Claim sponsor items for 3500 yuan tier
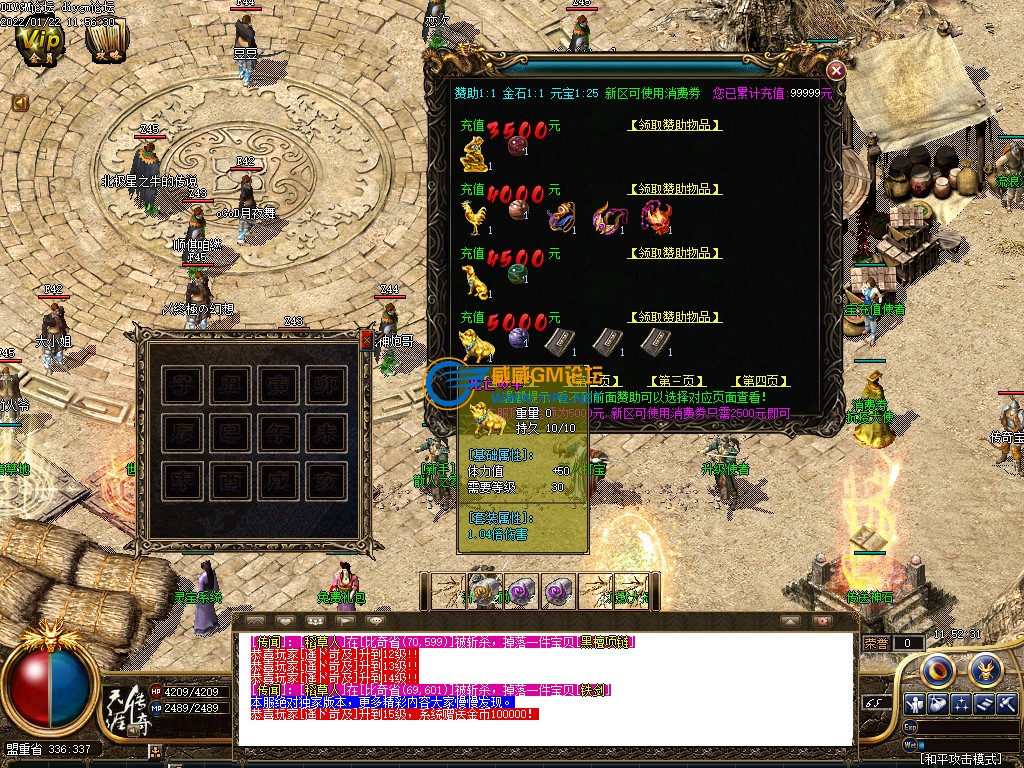1024x768 pixels. (x=675, y=126)
